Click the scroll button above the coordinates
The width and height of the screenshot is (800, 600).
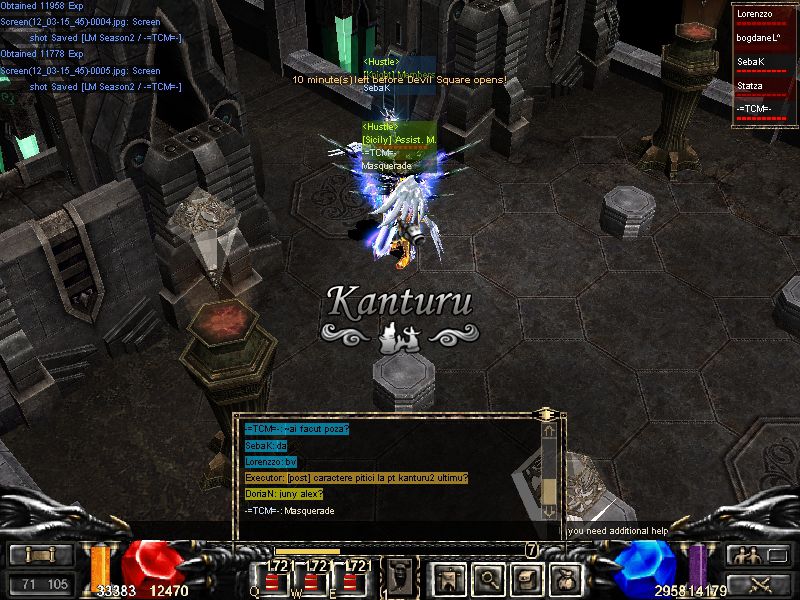tap(42, 556)
